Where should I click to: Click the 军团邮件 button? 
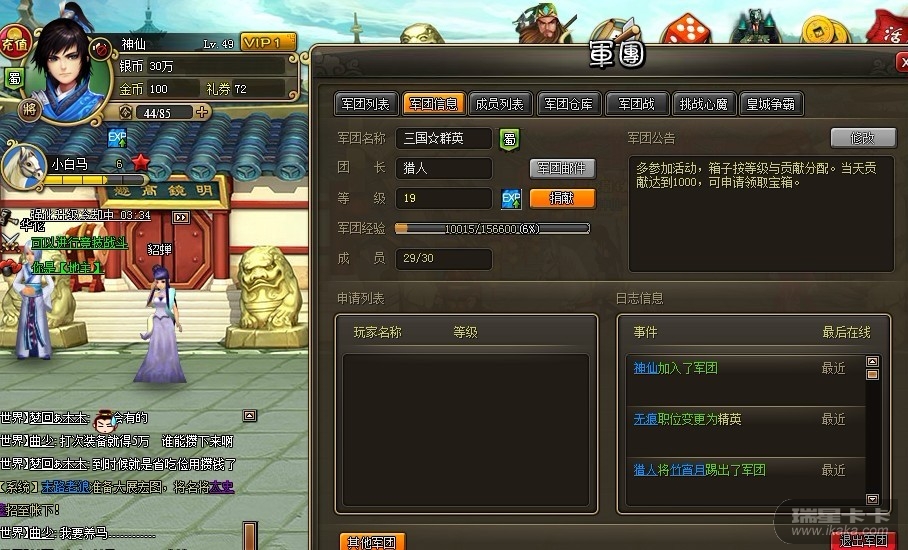[562, 169]
